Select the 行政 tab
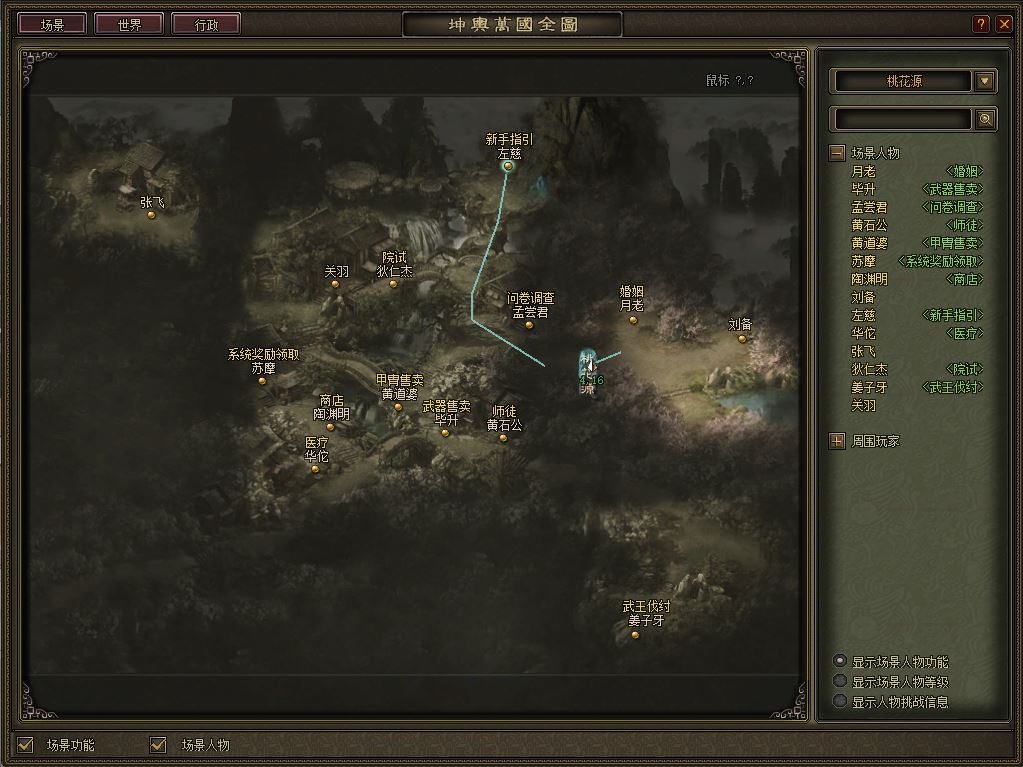 (206, 25)
